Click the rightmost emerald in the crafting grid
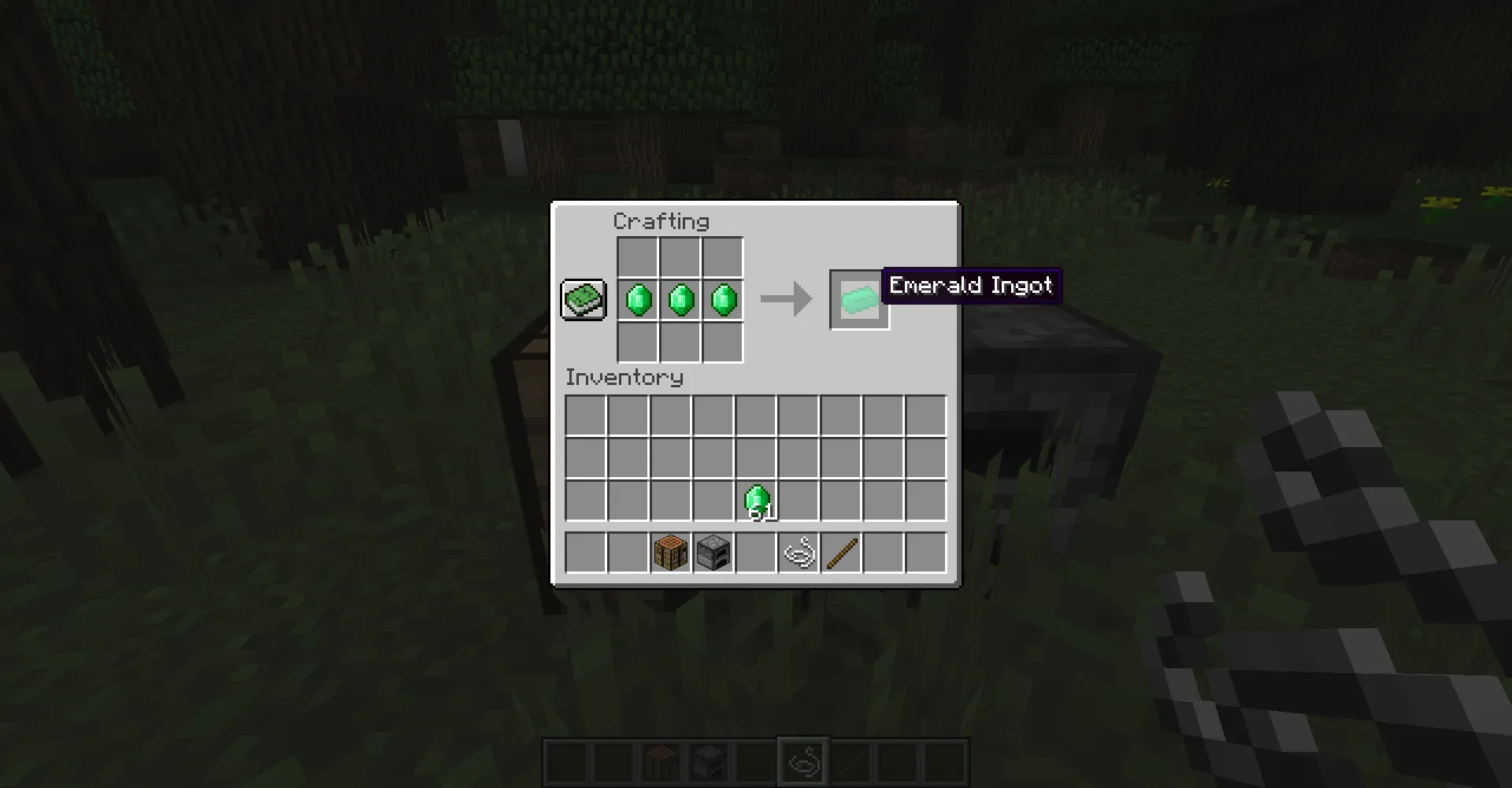Screen dimensions: 1512x788 pos(723,299)
